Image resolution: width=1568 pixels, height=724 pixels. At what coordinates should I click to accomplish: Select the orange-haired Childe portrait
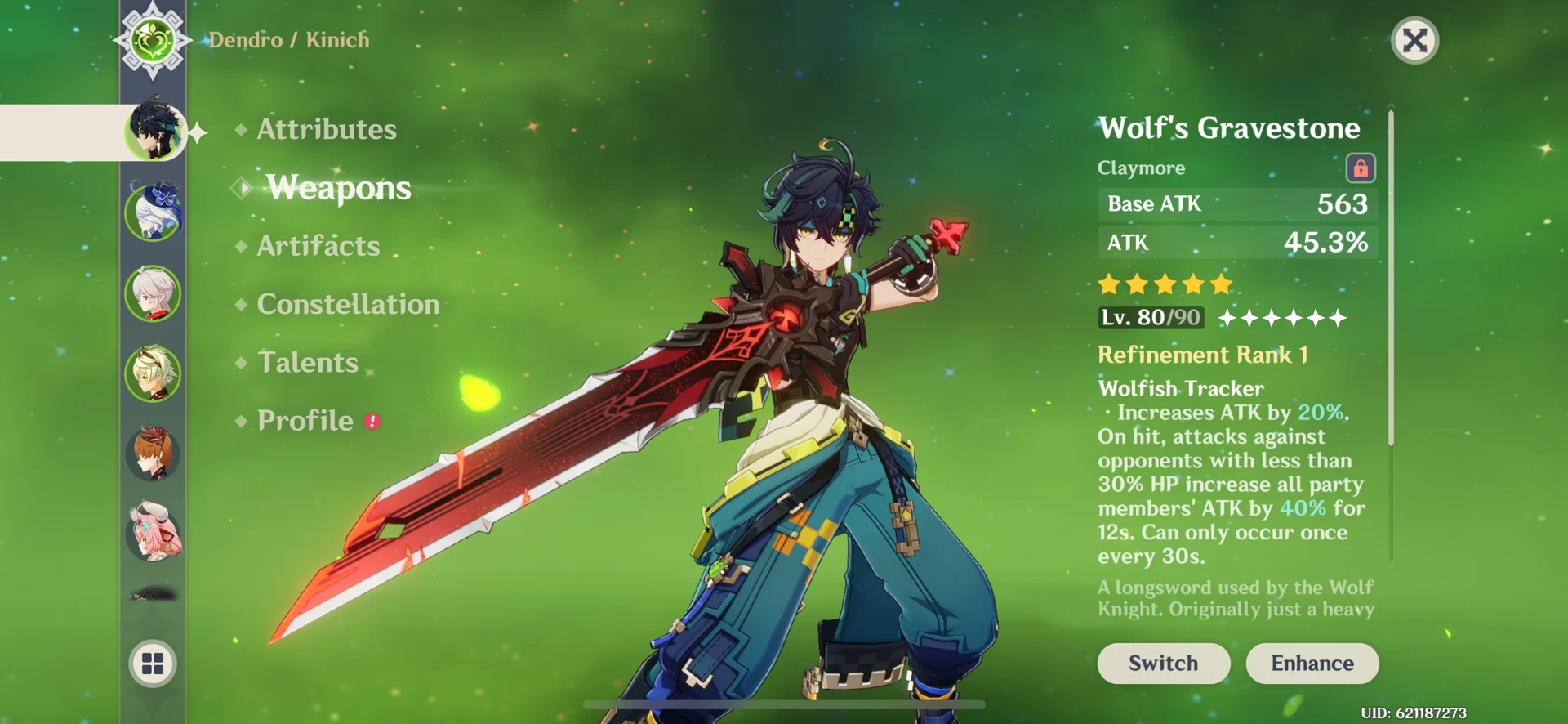tap(155, 455)
